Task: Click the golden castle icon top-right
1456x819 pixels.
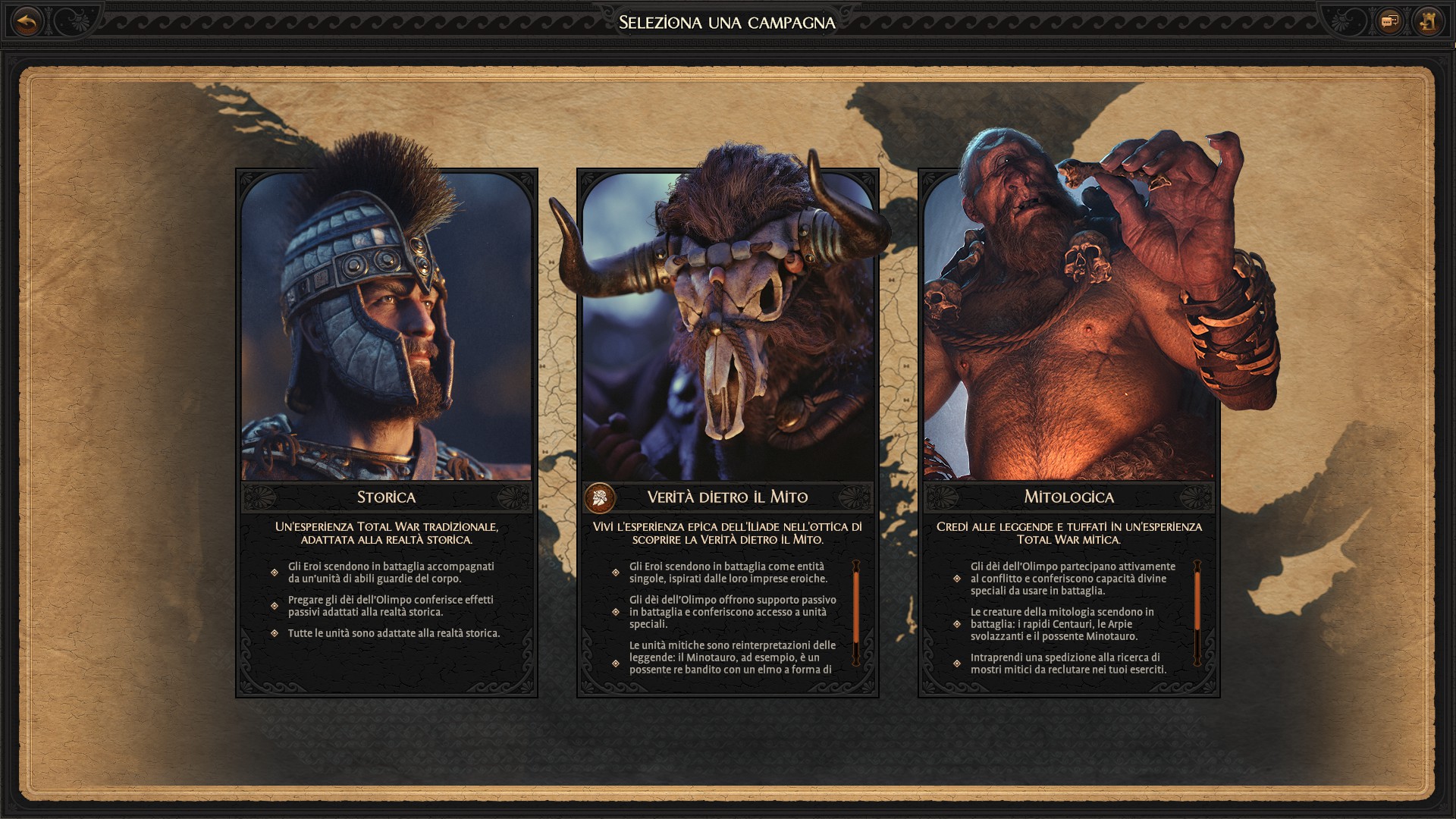Action: [1427, 22]
